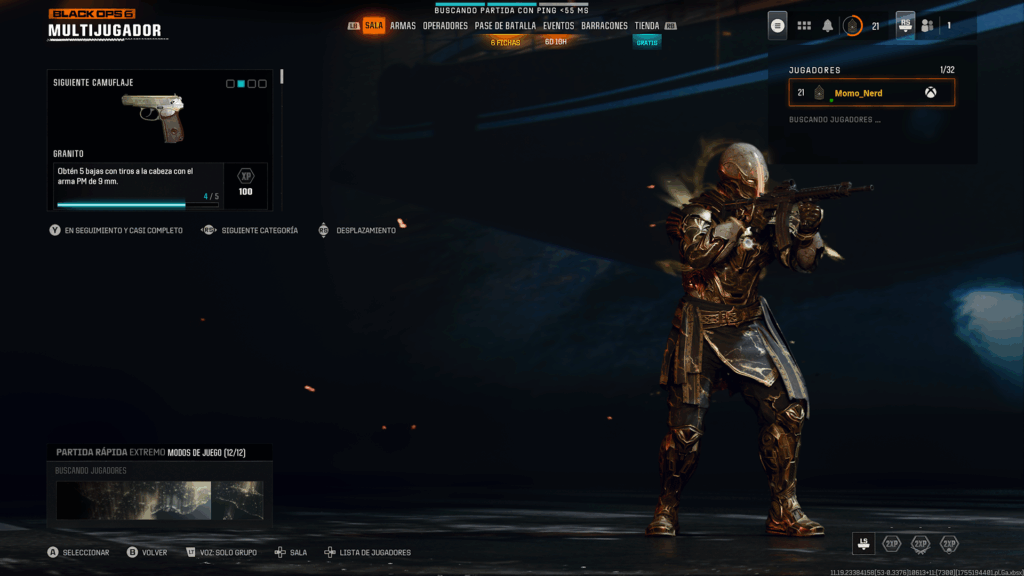Open the Partida Rápida map preview
The height and width of the screenshot is (576, 1024).
[x=160, y=500]
